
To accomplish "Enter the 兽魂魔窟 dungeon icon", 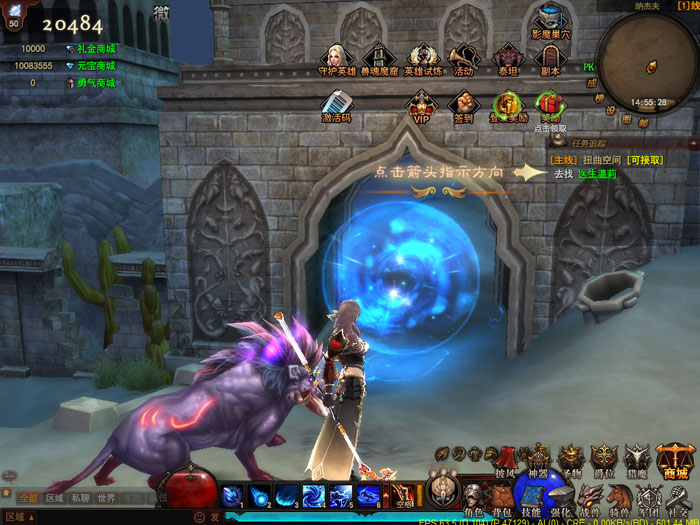I will pyautogui.click(x=379, y=58).
